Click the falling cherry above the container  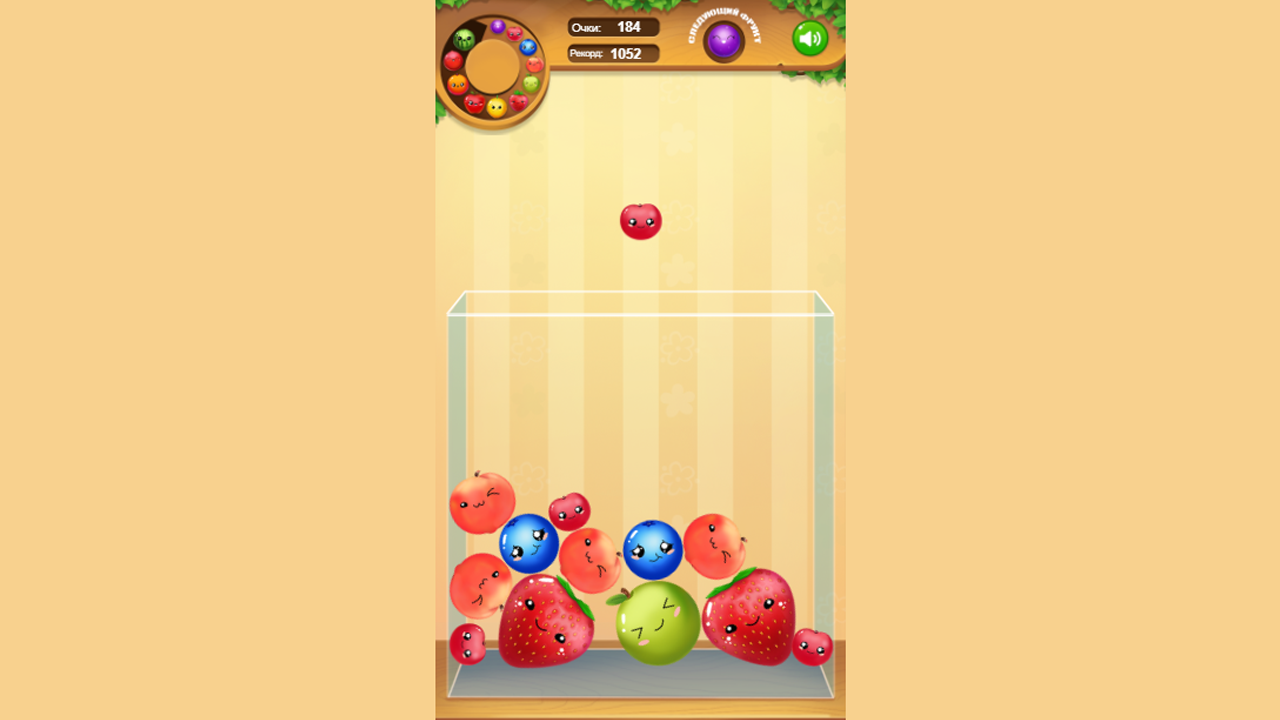click(x=641, y=220)
